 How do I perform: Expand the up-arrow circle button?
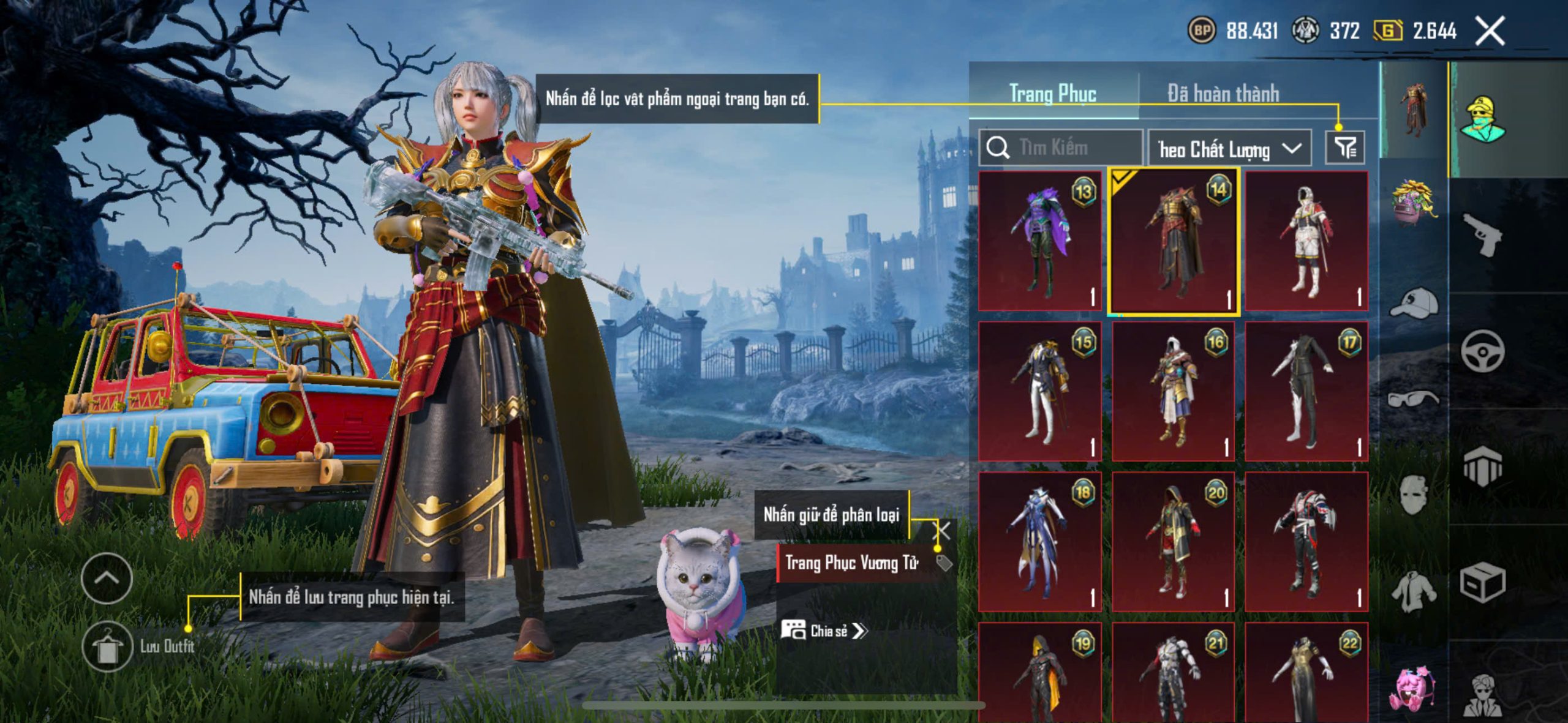pyautogui.click(x=107, y=578)
